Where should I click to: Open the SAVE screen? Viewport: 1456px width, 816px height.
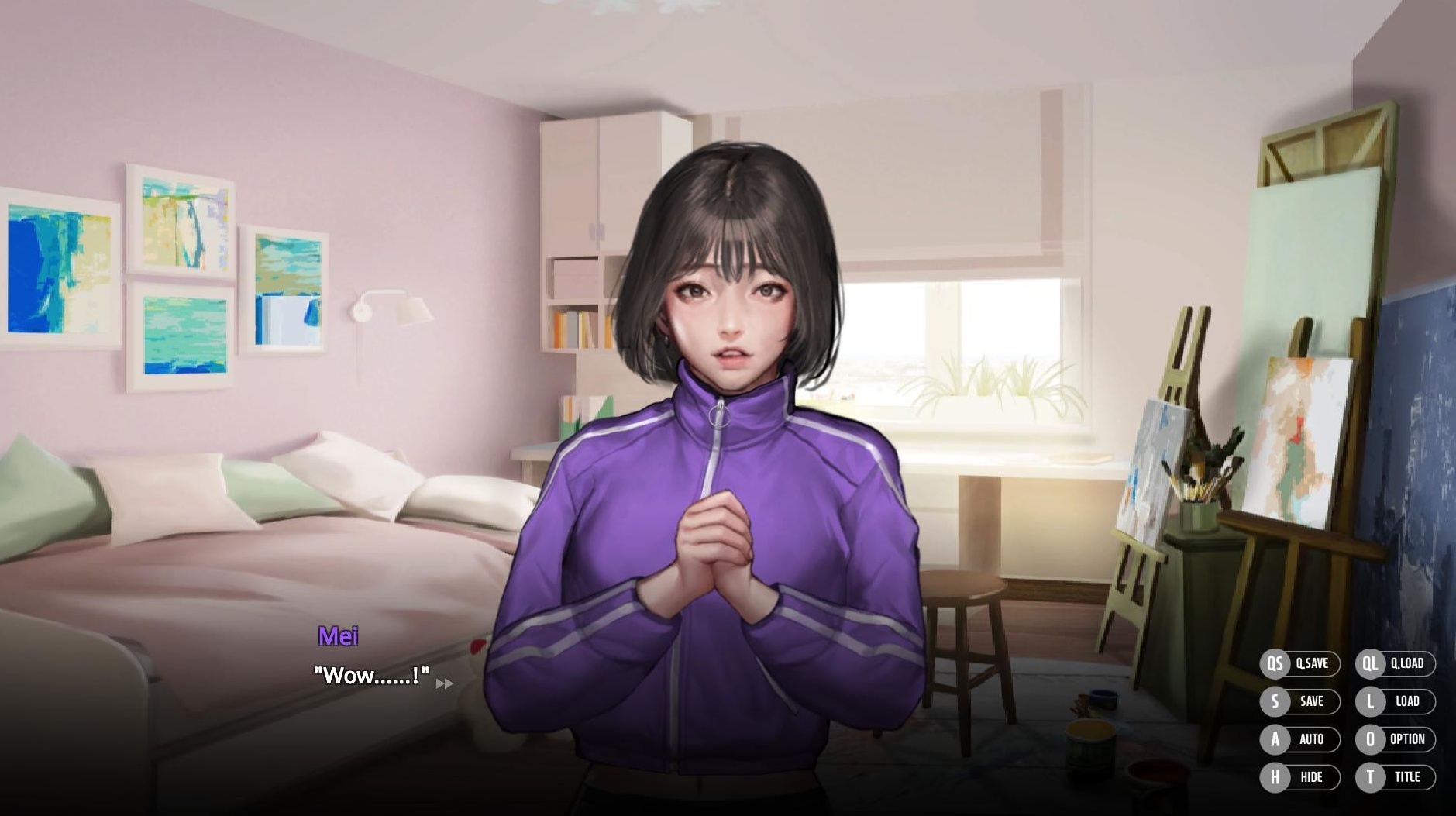coord(1311,702)
